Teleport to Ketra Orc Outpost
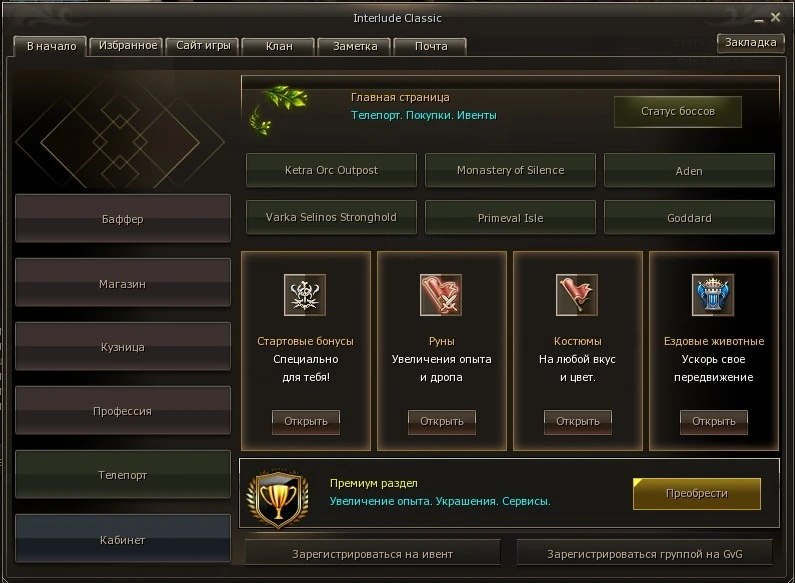Viewport: 795px width, 583px height. pos(331,170)
